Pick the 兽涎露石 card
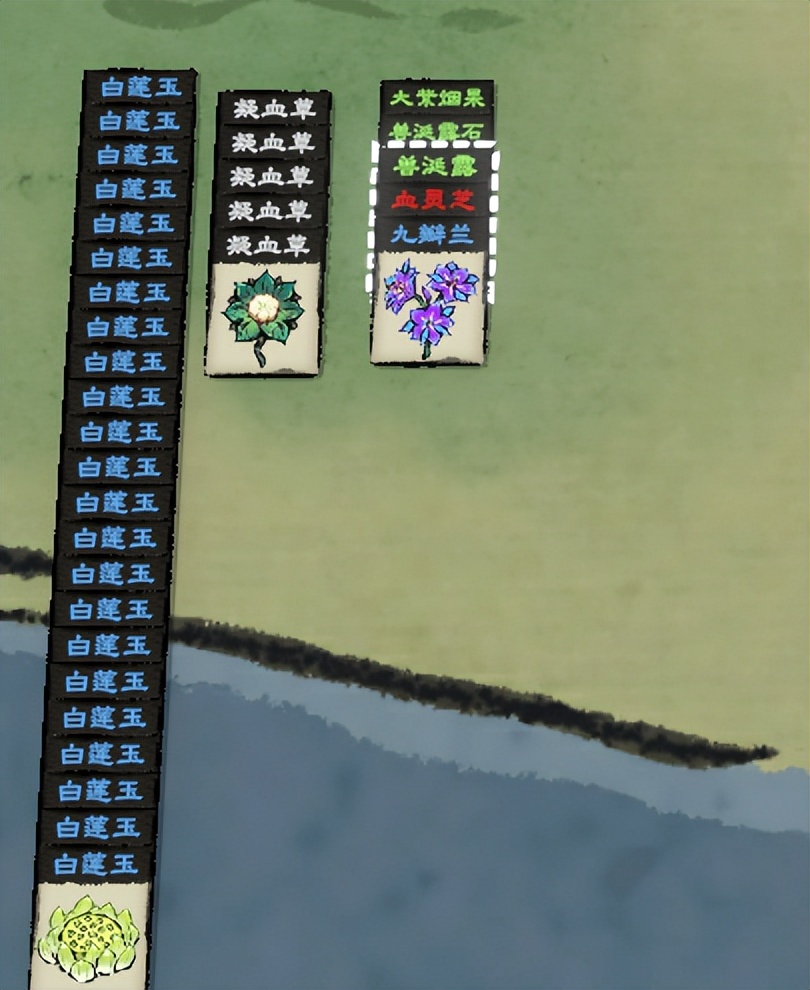810x990 pixels. [437, 131]
